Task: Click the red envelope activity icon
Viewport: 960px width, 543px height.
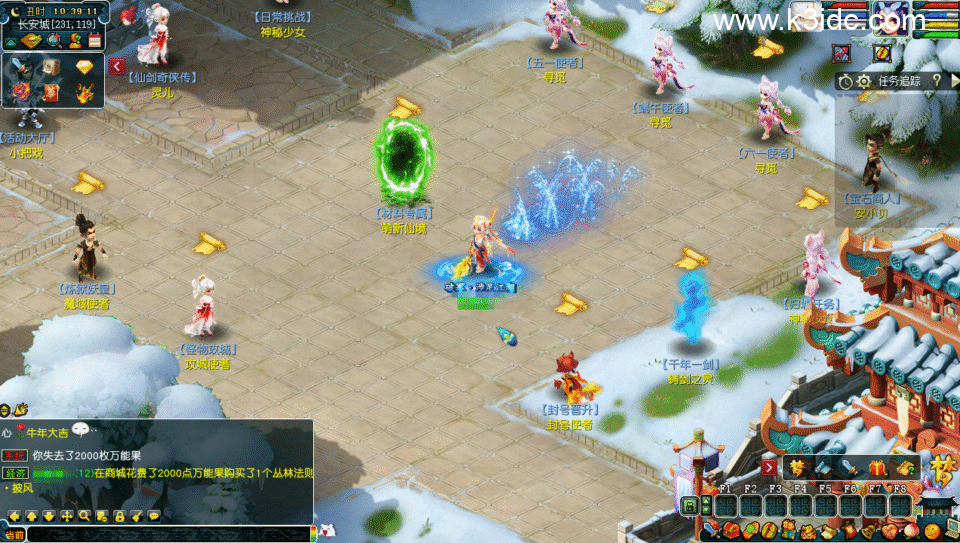Action: 51,93
